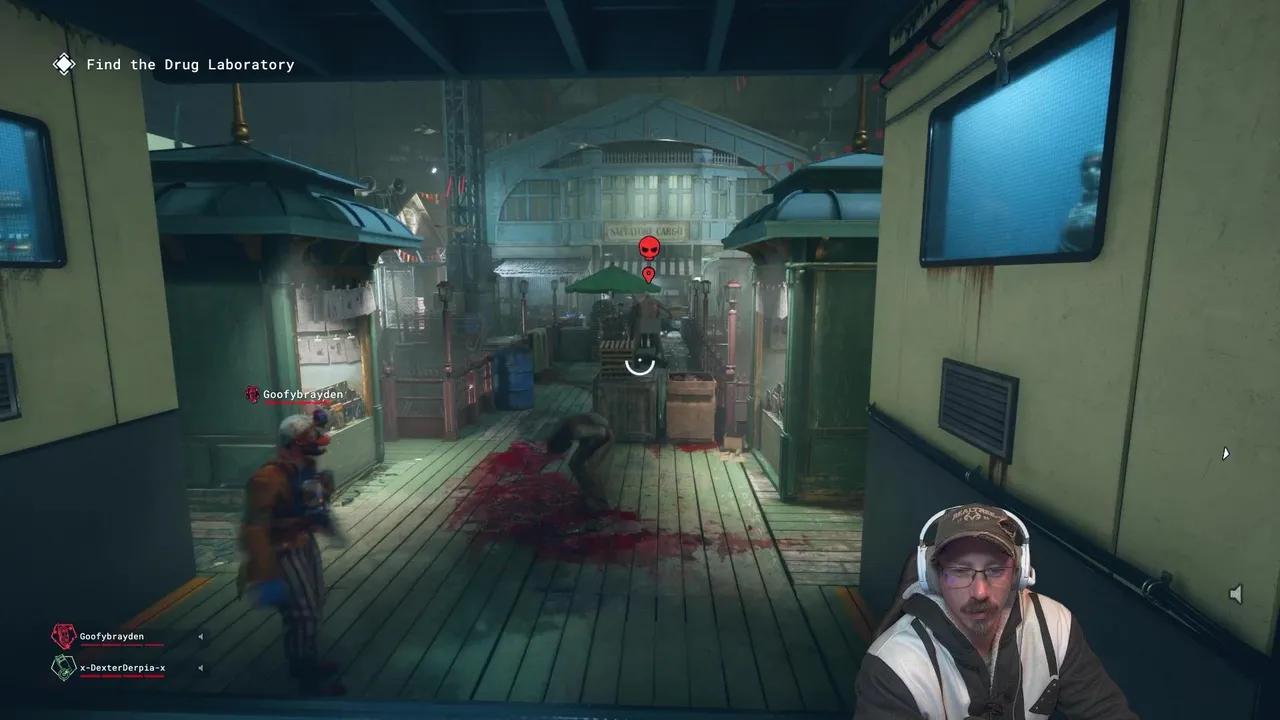Mute Goofybrayden's voice chat indicator
The height and width of the screenshot is (720, 1280).
[x=200, y=636]
